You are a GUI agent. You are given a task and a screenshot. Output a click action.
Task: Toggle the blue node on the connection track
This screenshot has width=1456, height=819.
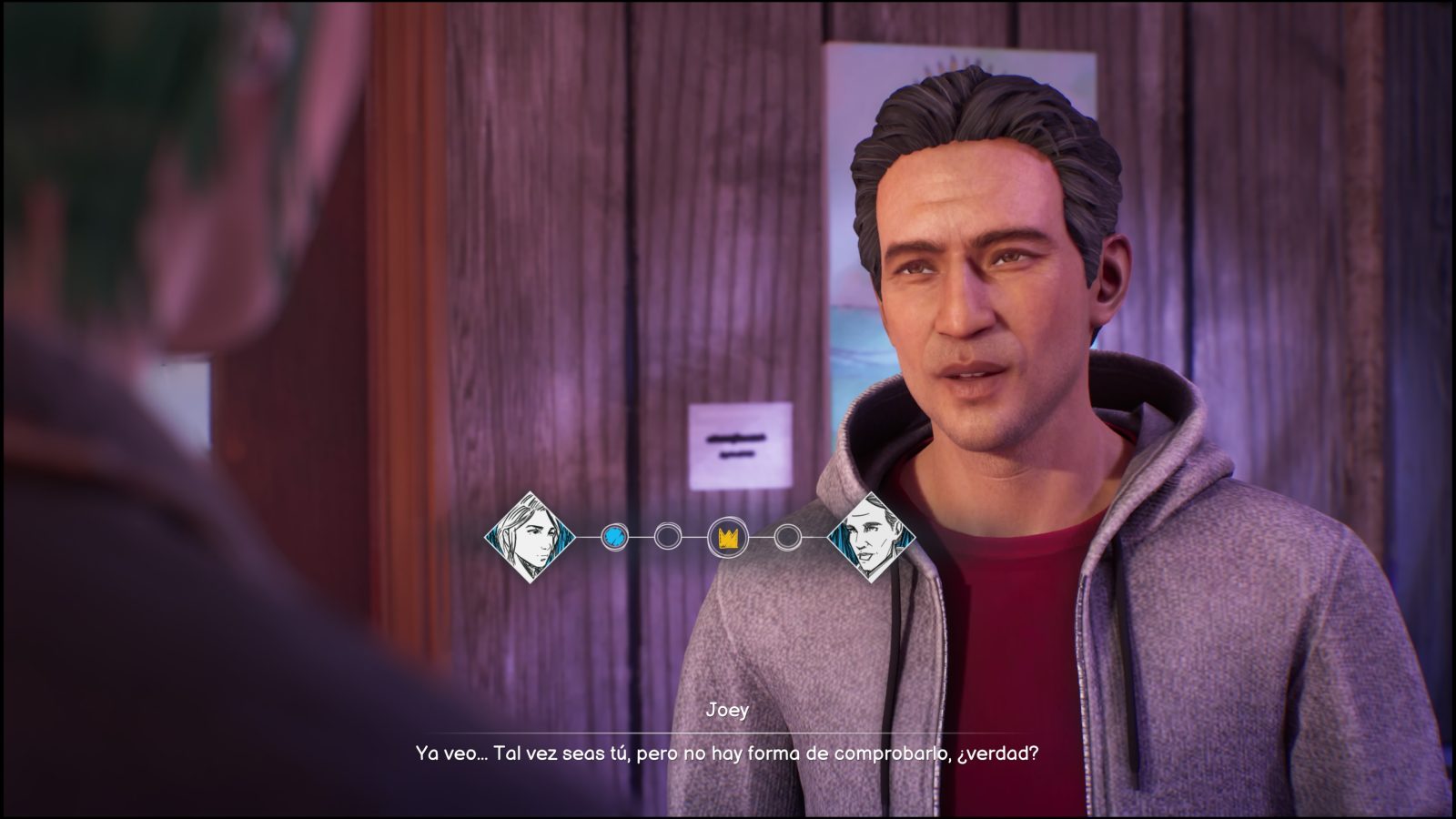point(613,537)
